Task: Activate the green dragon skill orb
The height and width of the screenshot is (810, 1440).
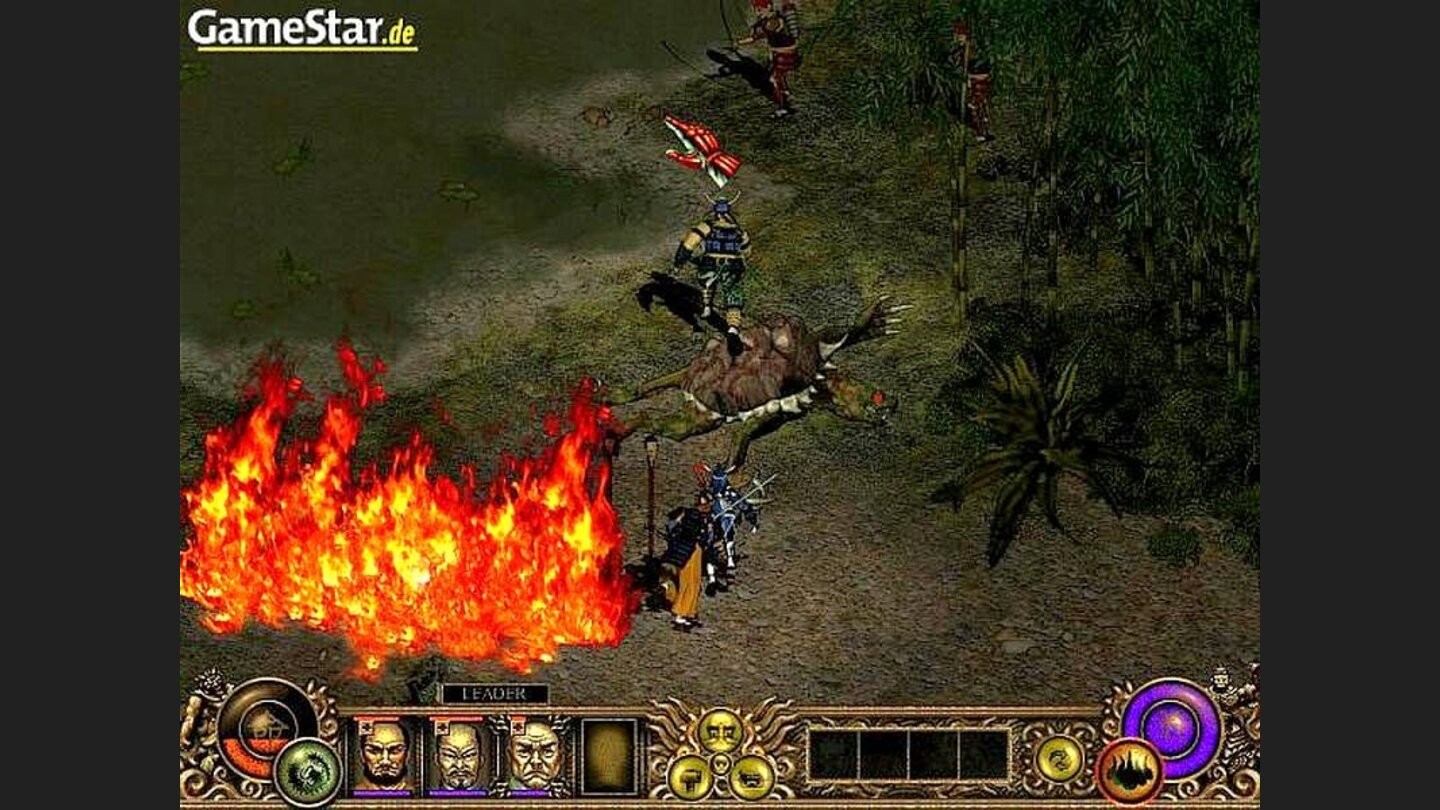Action: pyautogui.click(x=307, y=771)
